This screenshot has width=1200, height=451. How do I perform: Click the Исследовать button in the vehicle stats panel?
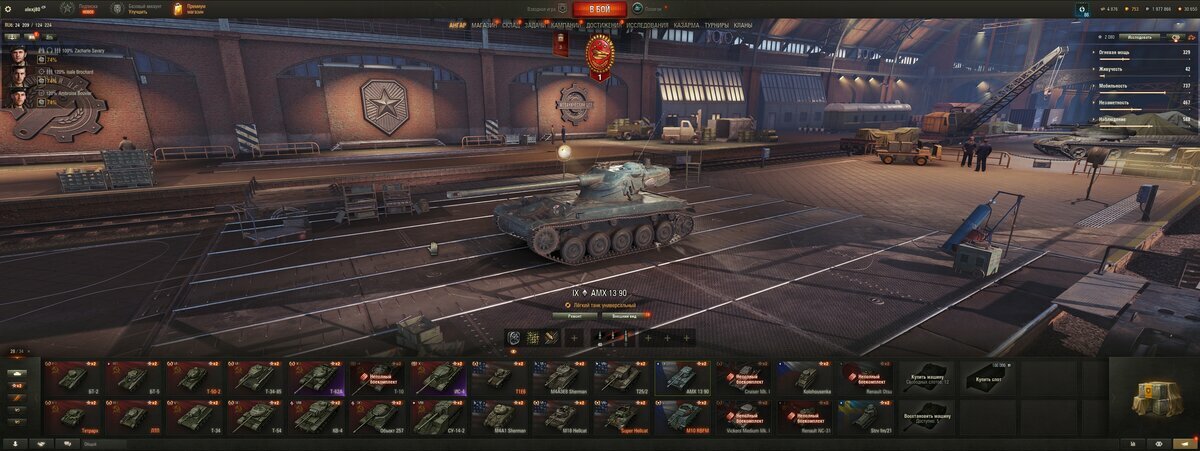tap(1139, 37)
